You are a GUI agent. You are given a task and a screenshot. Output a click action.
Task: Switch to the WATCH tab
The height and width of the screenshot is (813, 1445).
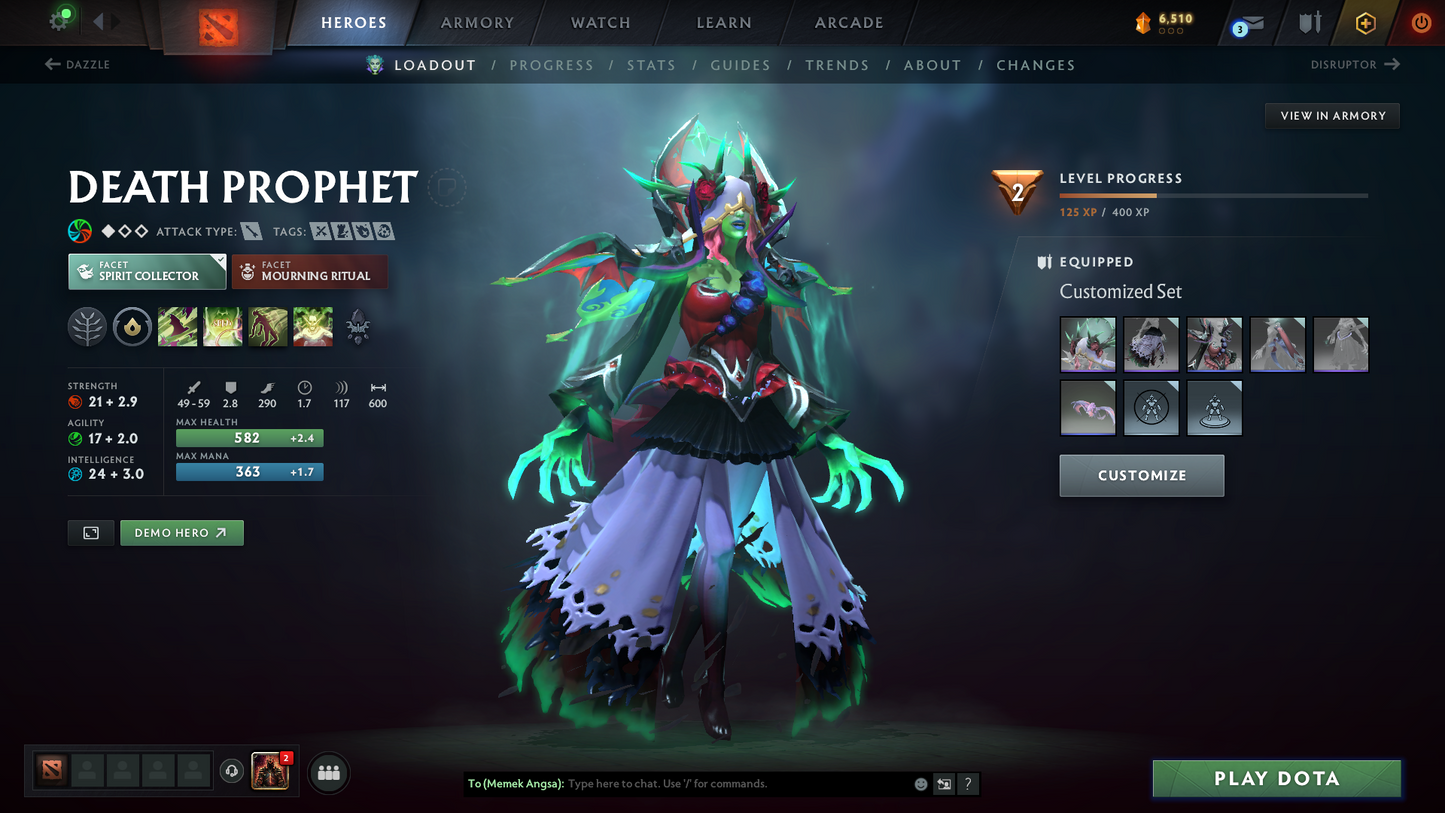[x=599, y=22]
